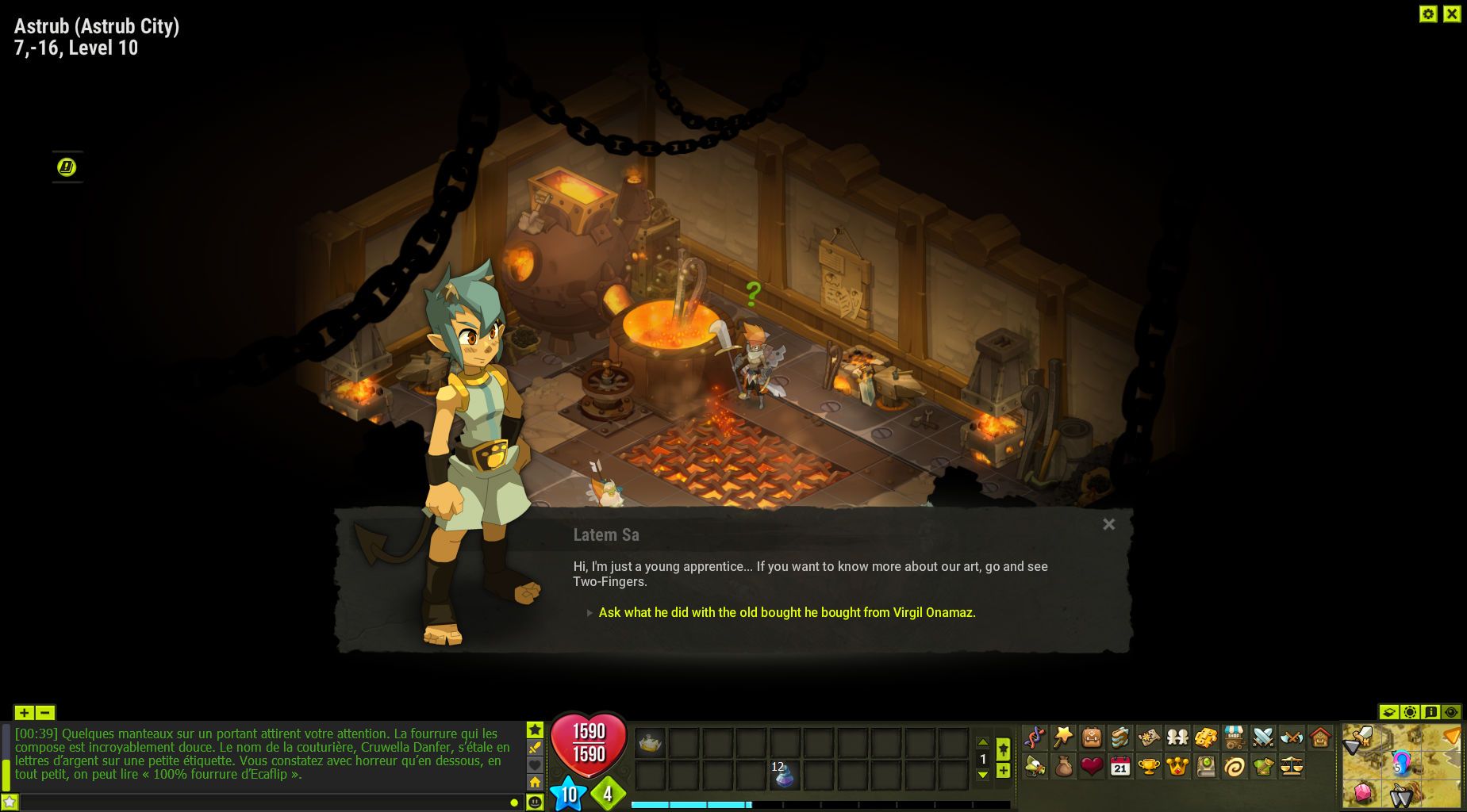
Task: Ask about the item bought from Virgil Onamaz
Action: (x=786, y=612)
